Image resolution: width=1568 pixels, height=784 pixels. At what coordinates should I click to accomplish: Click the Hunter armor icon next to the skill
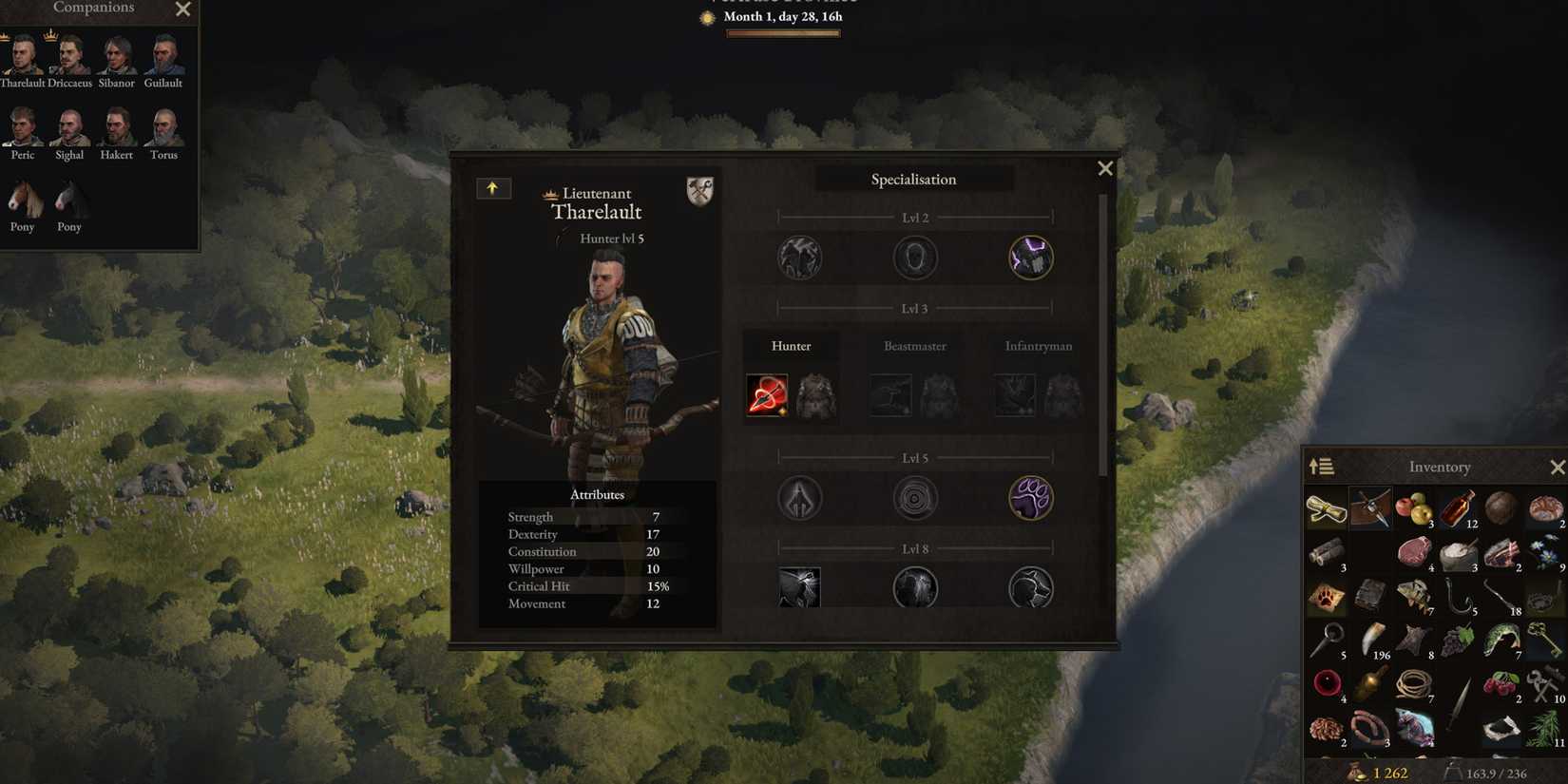815,394
